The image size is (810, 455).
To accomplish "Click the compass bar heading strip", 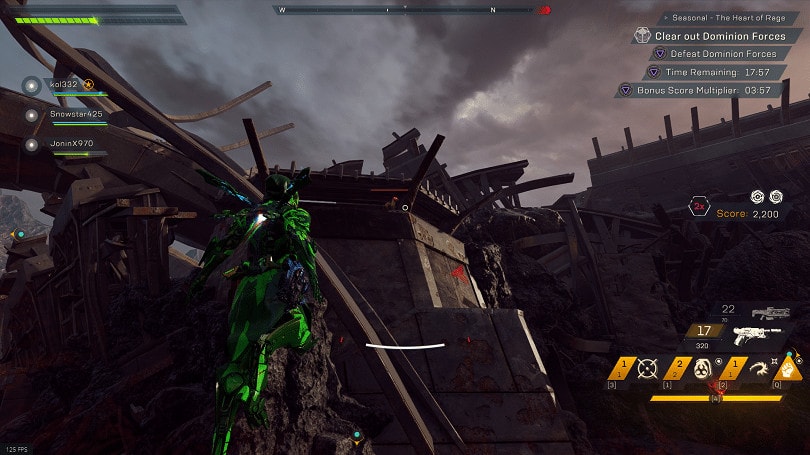I will pos(410,10).
